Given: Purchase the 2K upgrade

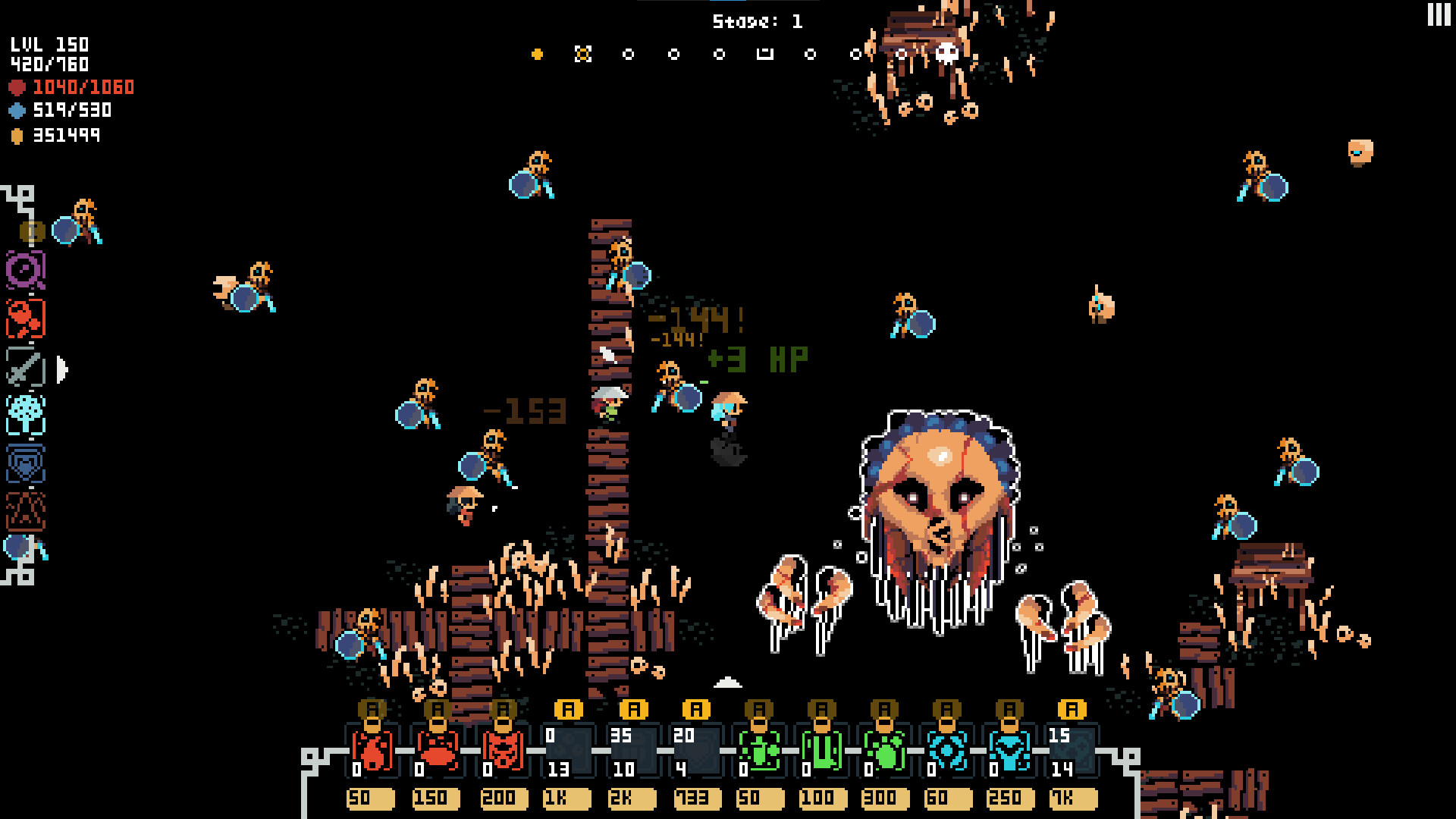Looking at the screenshot, I should 631,798.
